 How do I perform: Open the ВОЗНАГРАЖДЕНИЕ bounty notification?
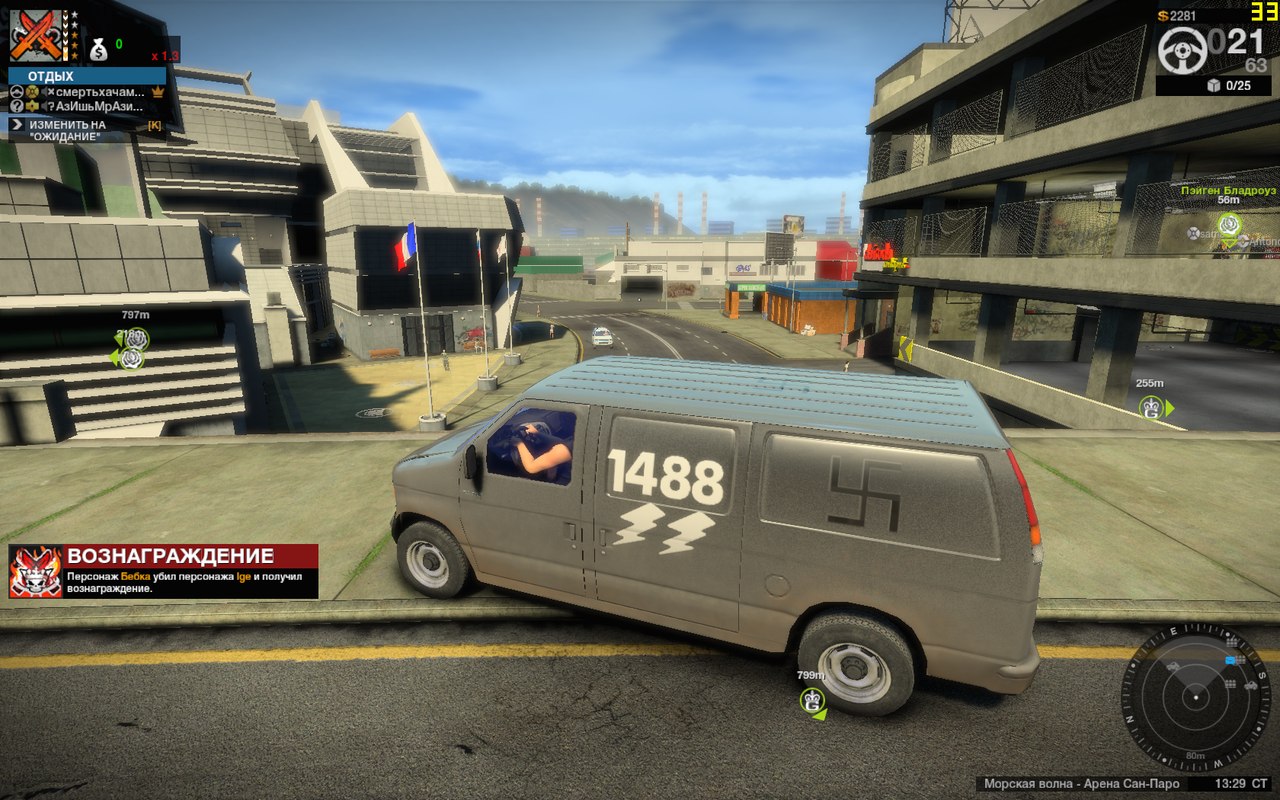(x=163, y=571)
